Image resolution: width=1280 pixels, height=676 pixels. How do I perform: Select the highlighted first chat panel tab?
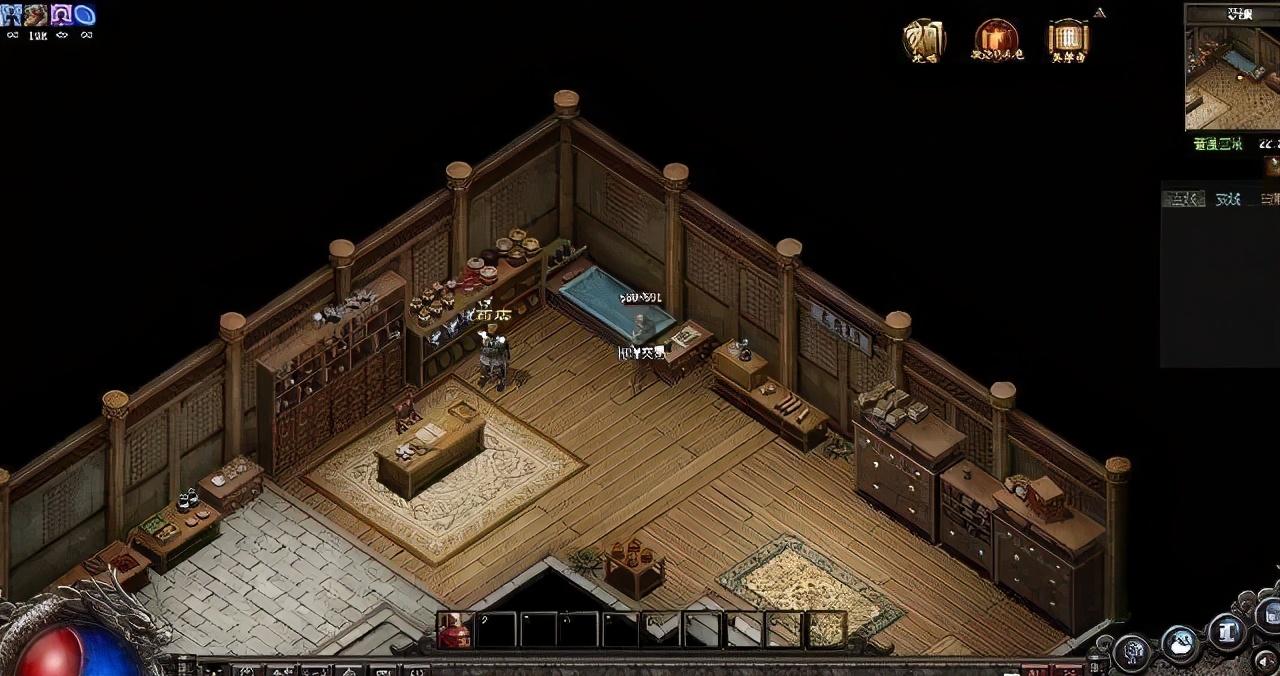[x=1183, y=199]
